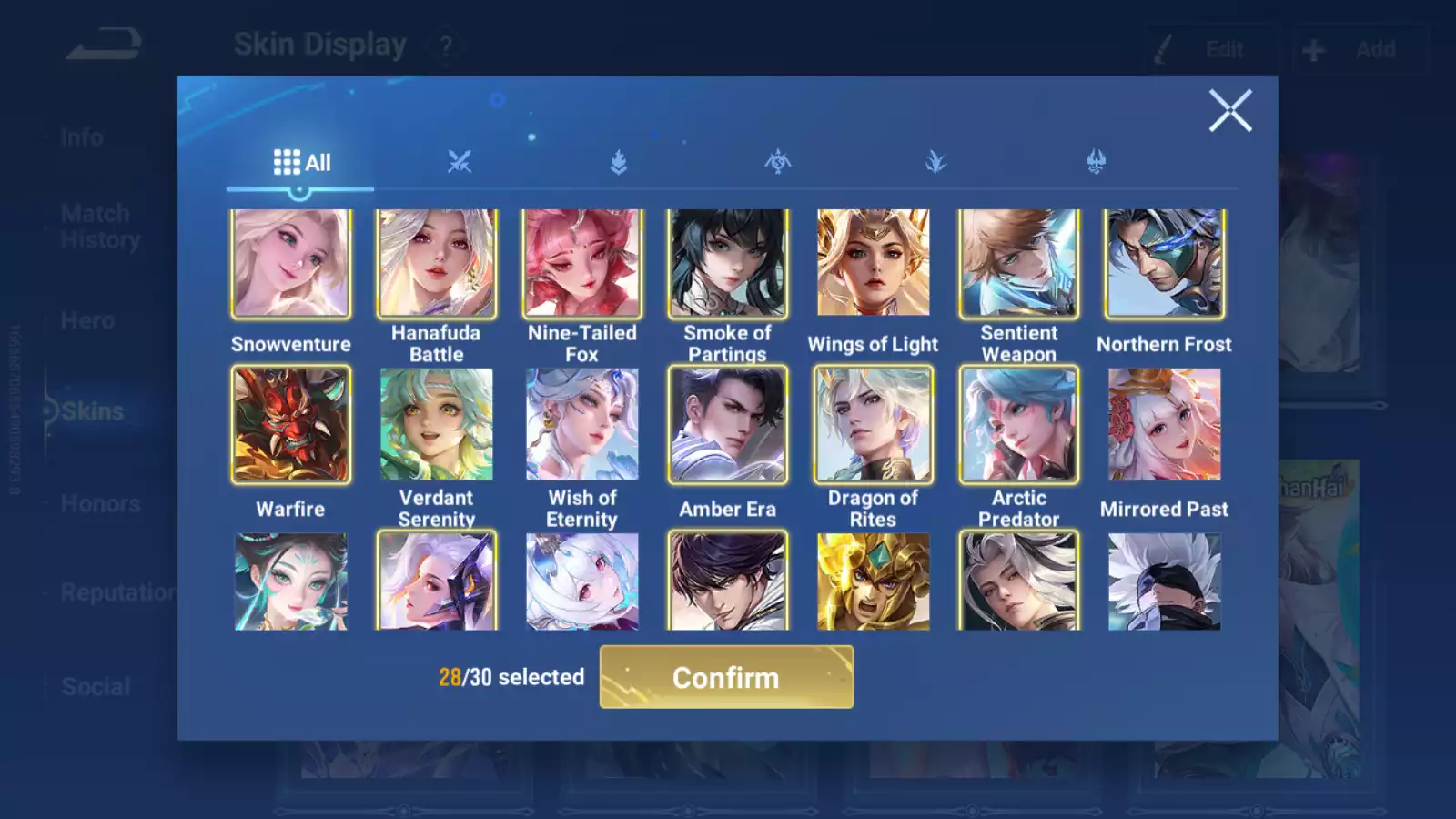Switch to the All skins tab

pyautogui.click(x=301, y=163)
